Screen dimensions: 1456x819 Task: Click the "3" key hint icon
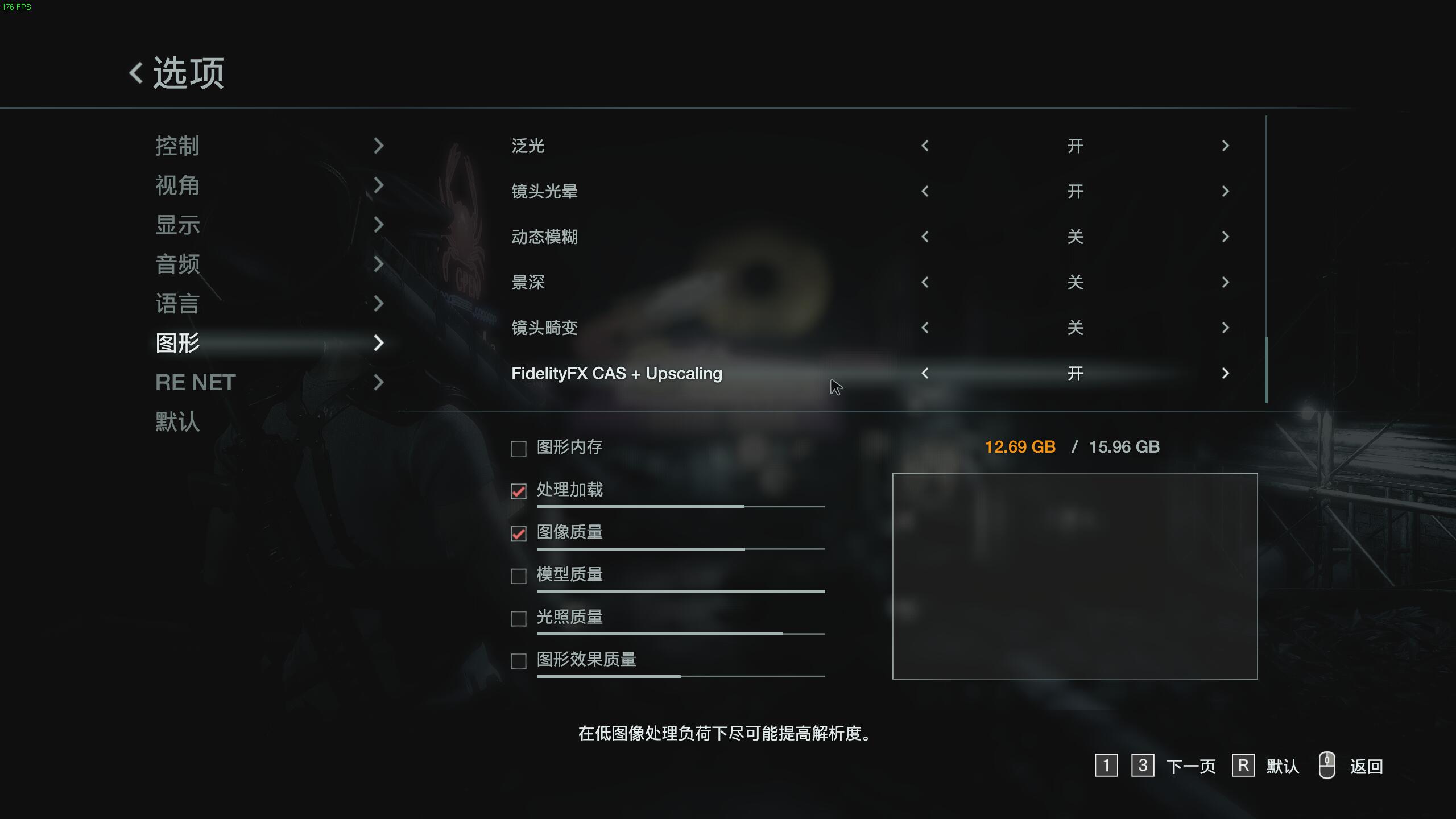(x=1143, y=766)
